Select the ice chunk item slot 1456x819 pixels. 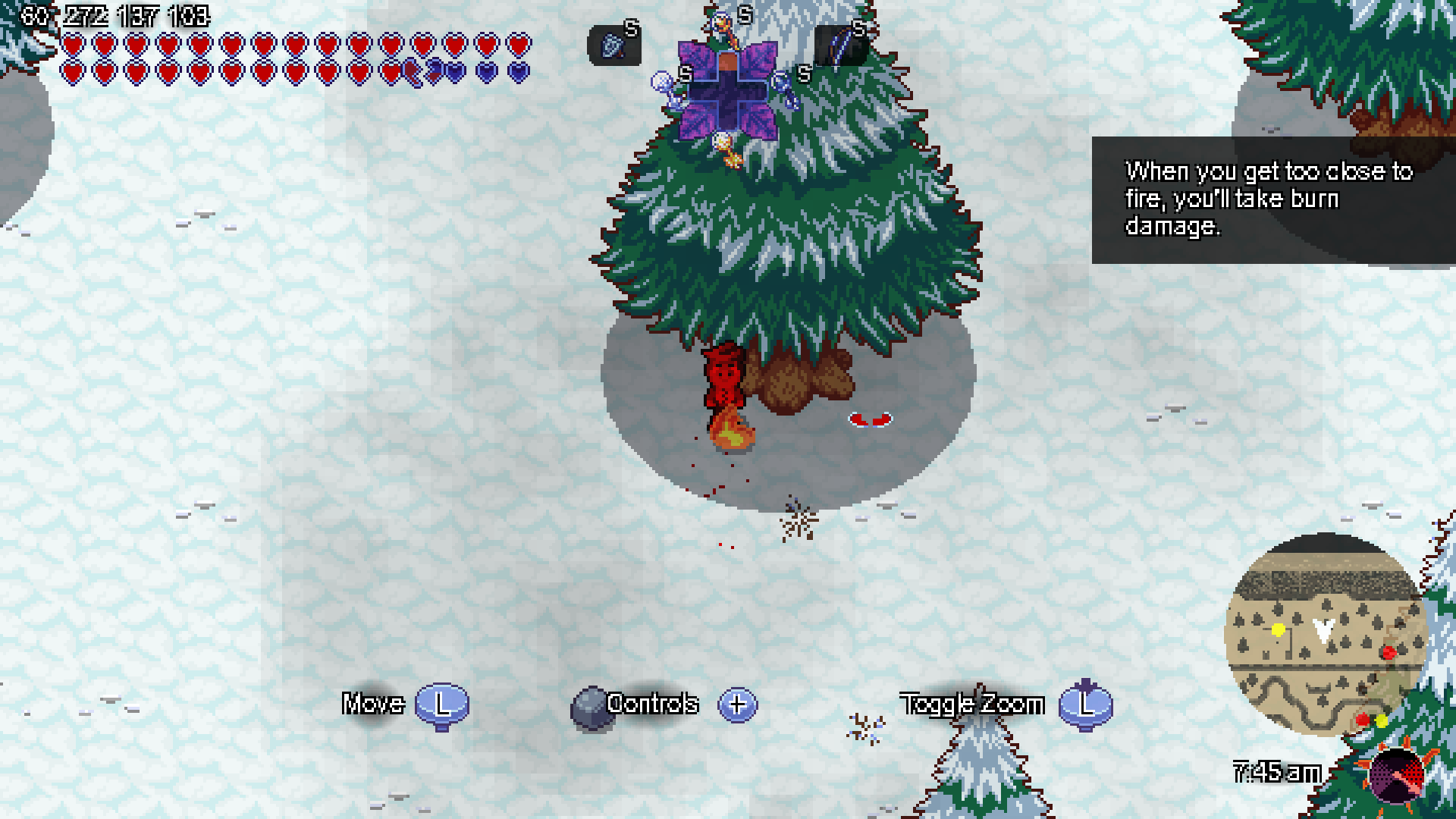click(613, 46)
